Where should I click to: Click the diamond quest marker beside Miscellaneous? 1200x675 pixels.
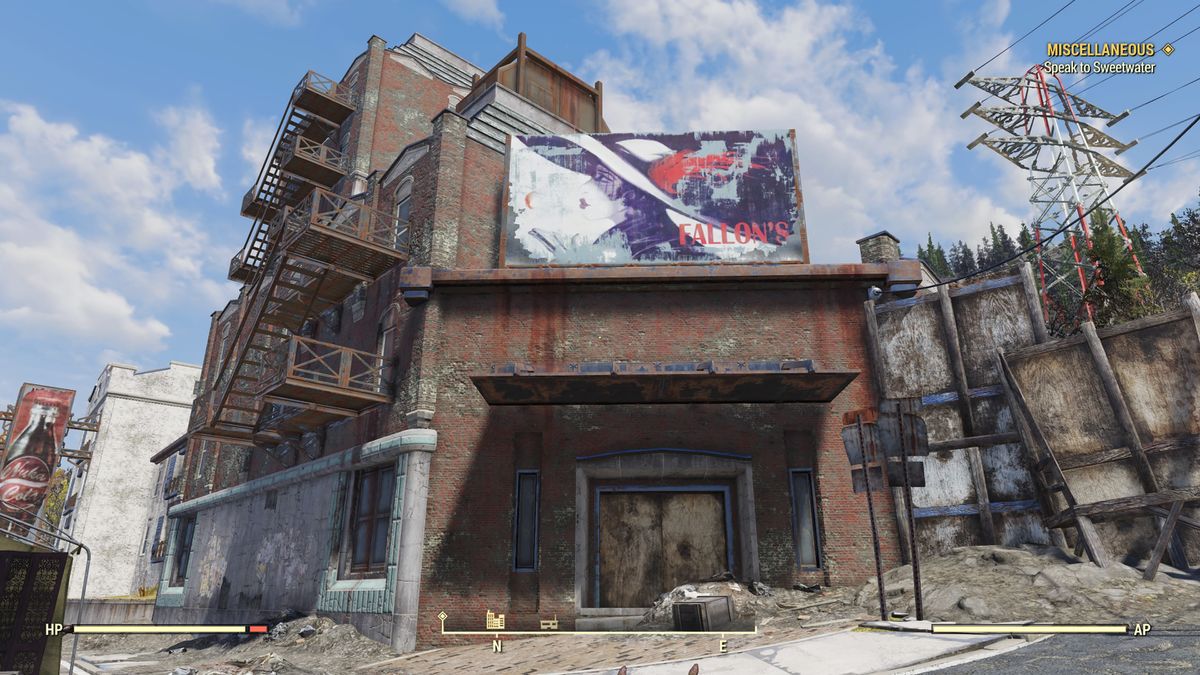(x=1167, y=49)
